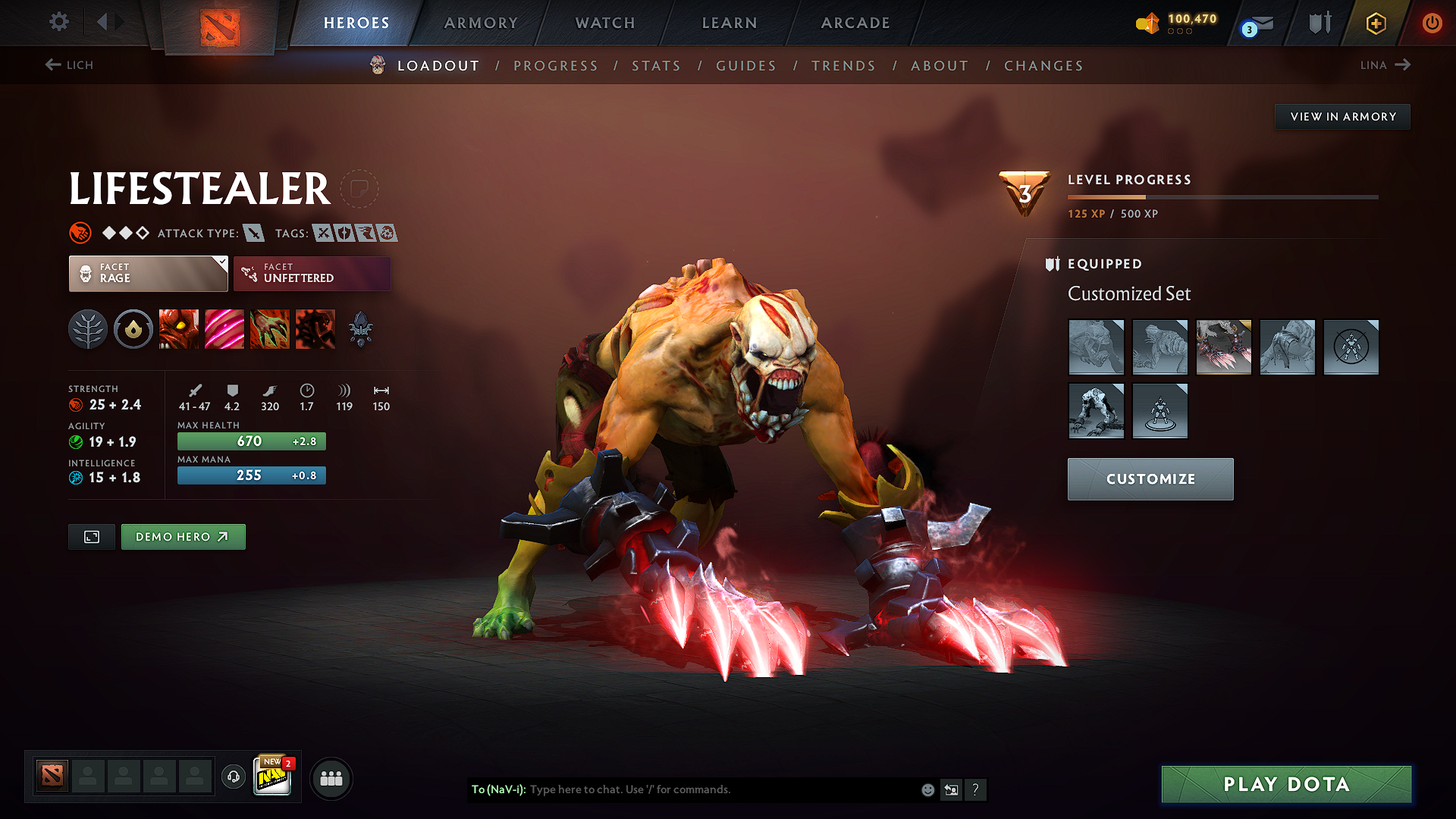Open the ARCADE menu item

point(855,23)
